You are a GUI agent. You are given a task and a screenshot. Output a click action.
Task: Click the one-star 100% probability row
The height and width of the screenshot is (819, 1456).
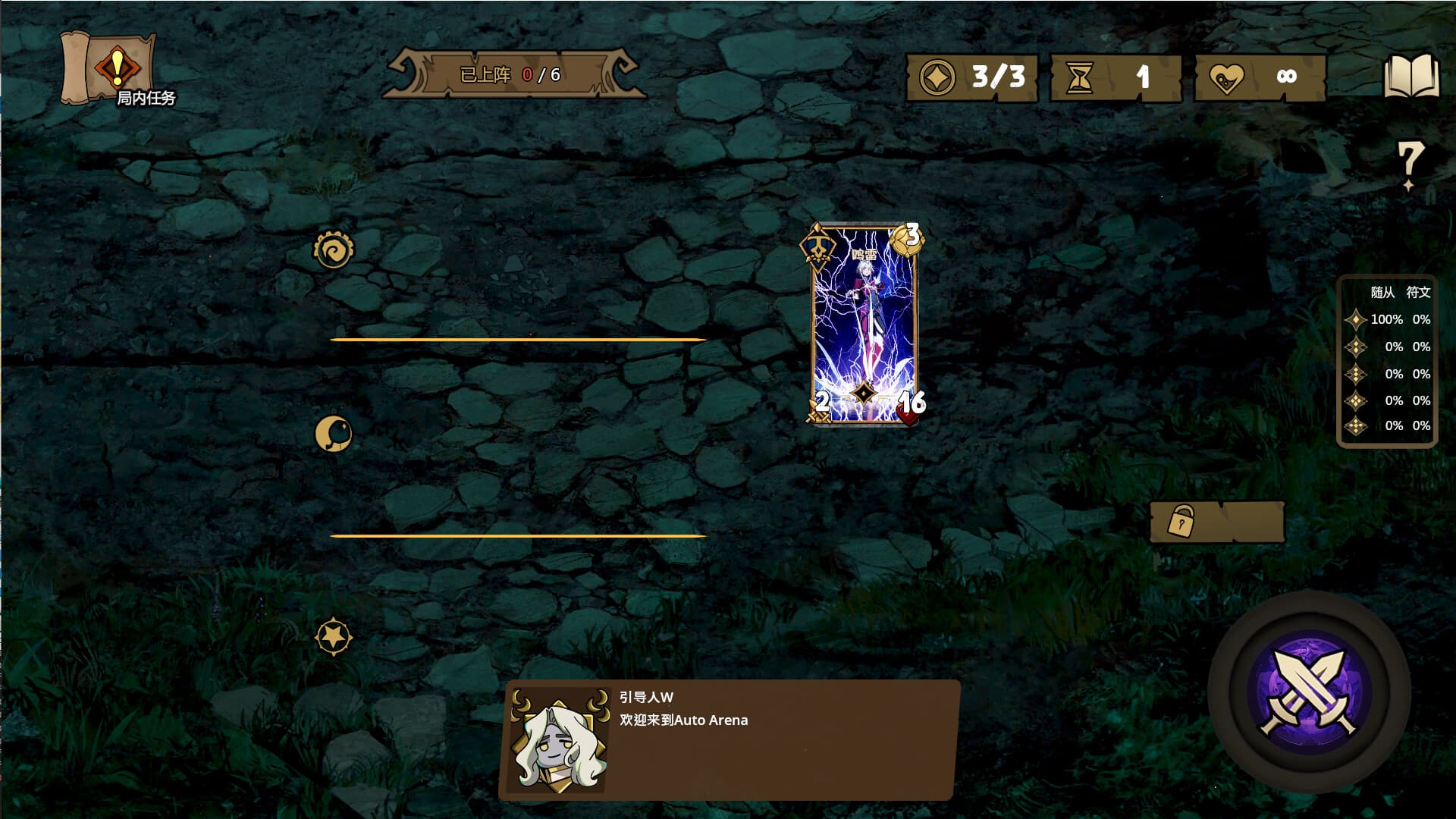[x=1388, y=320]
